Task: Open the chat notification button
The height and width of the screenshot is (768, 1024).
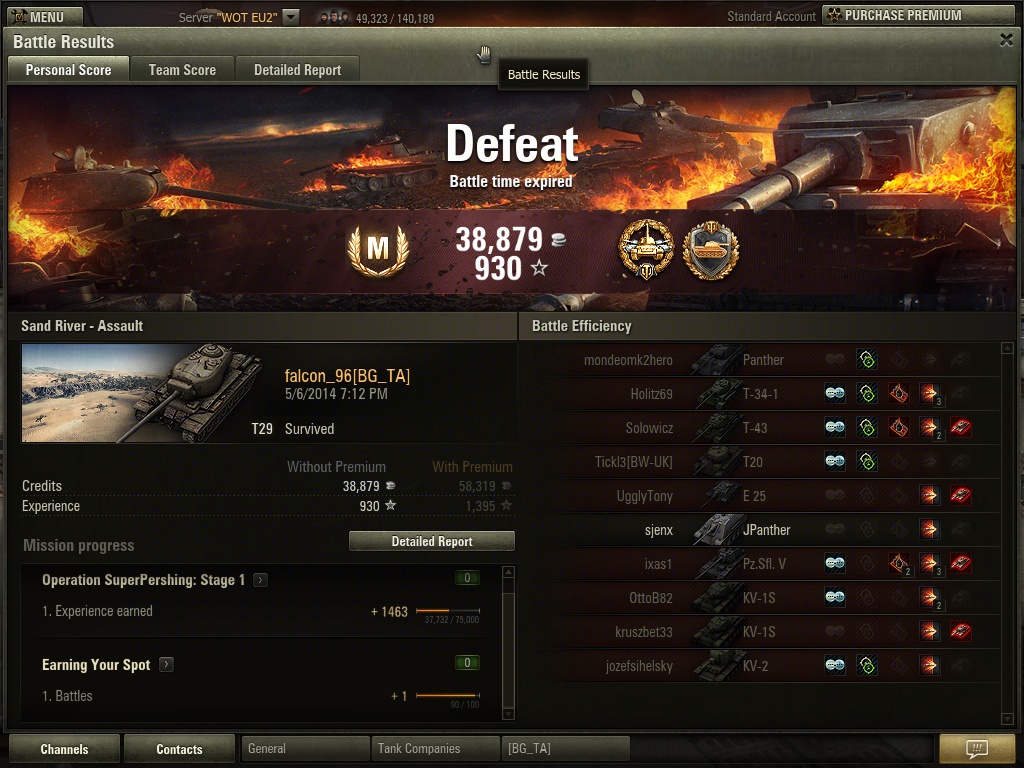Action: tap(977, 749)
